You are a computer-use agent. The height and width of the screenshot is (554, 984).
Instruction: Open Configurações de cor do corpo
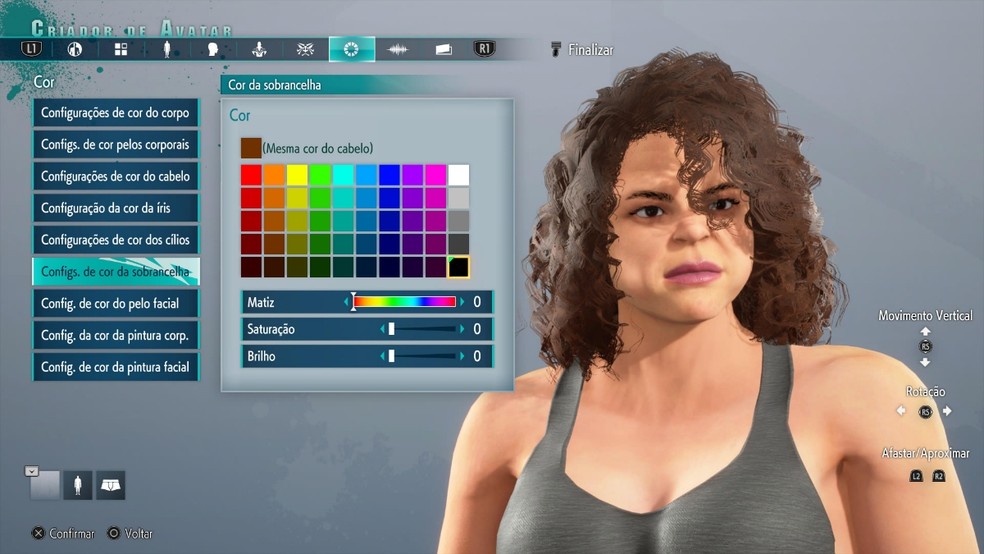tap(115, 113)
